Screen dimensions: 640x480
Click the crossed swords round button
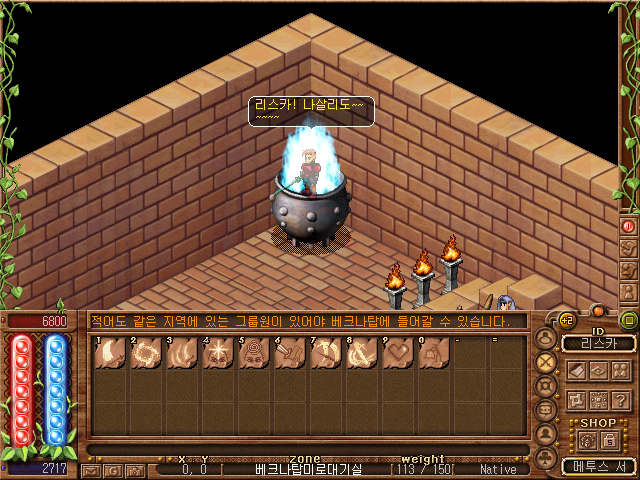click(546, 362)
